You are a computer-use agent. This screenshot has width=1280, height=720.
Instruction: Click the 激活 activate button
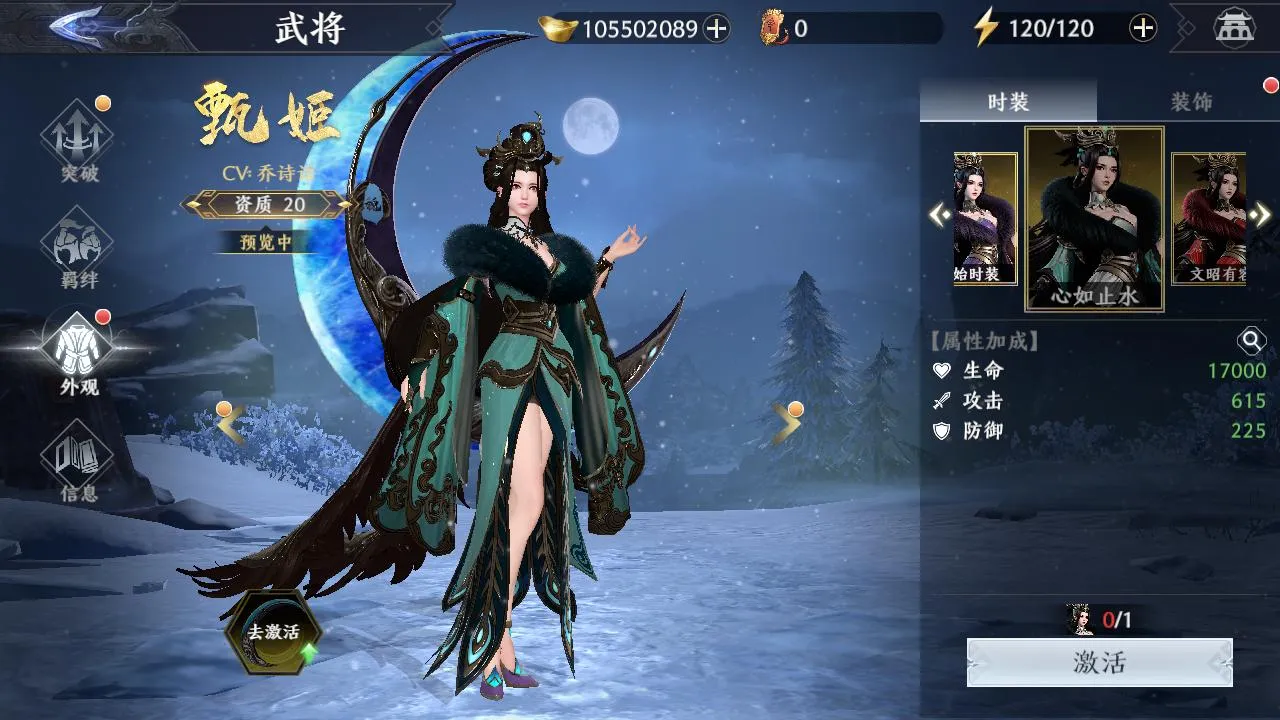1099,662
